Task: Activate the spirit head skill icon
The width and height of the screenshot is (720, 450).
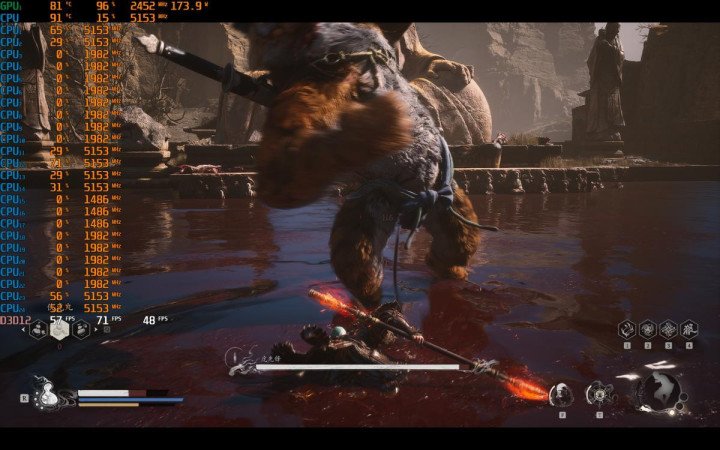Action: tap(562, 393)
